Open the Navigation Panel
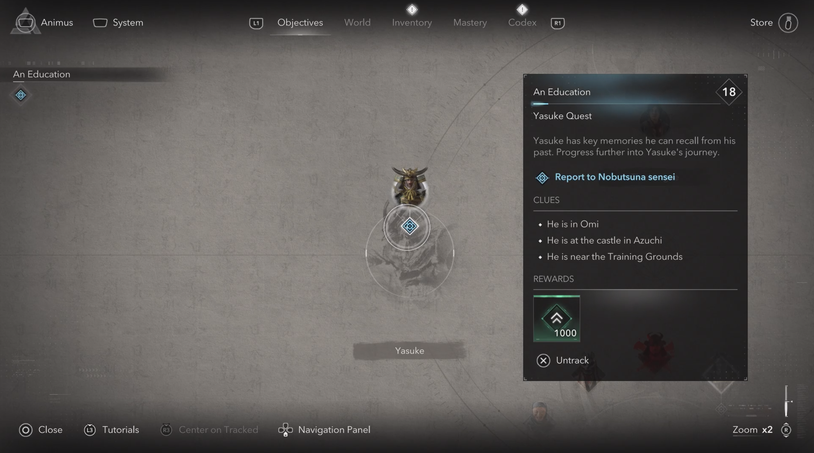814x453 pixels. (324, 430)
